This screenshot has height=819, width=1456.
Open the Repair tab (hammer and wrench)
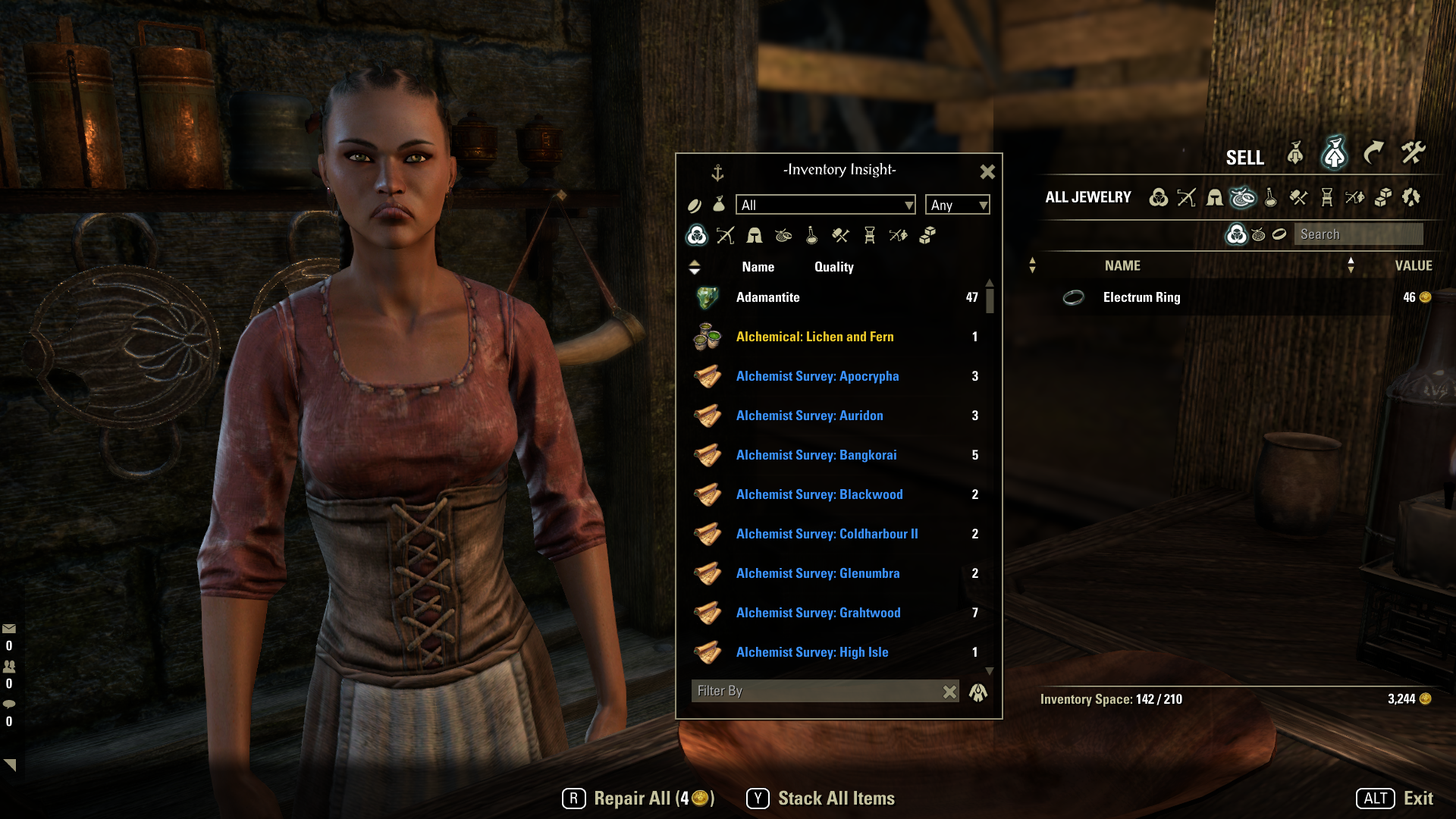[1413, 154]
